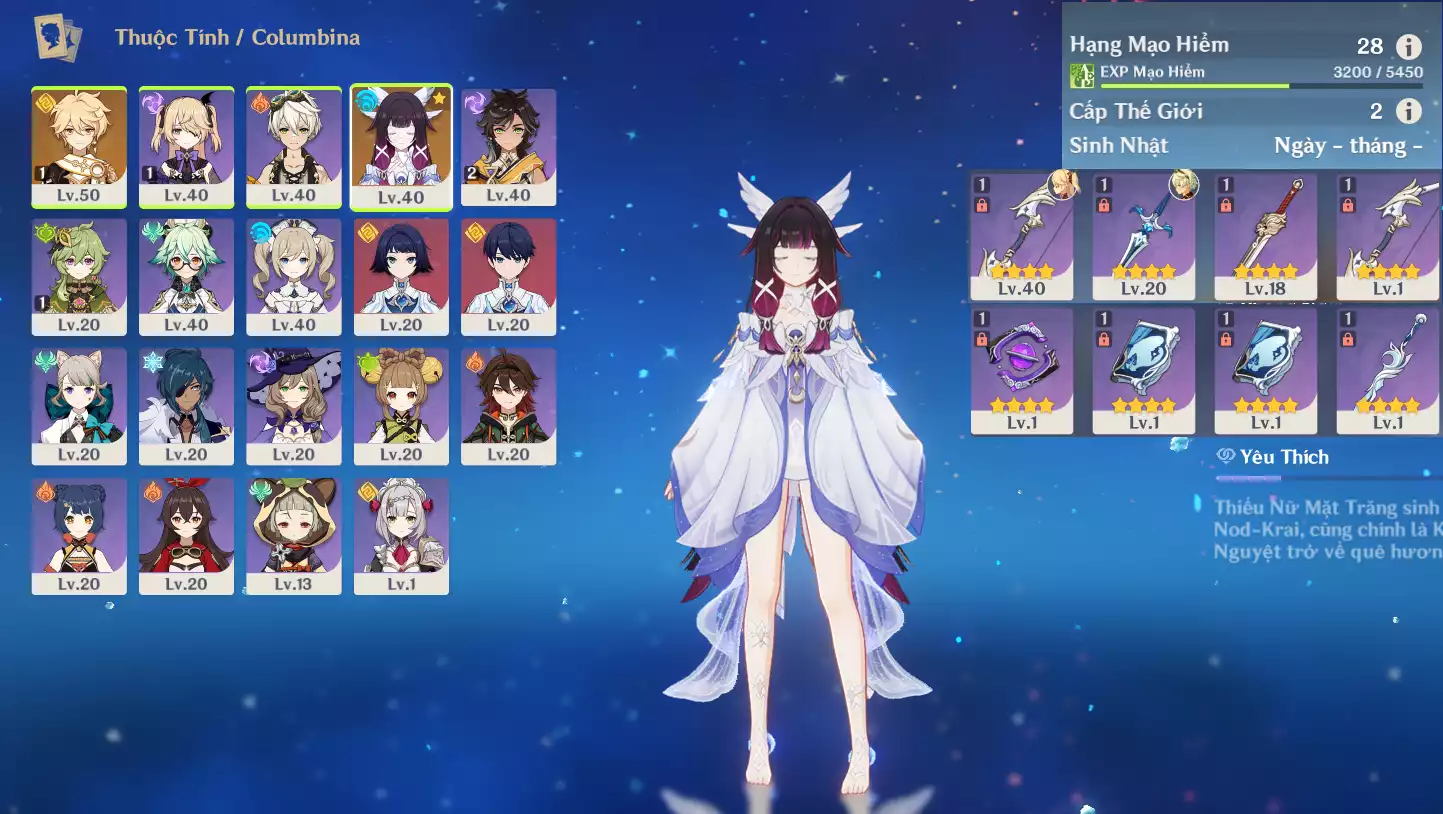1443x814 pixels.
Task: Open Collei's character card
Action: click(x=79, y=277)
